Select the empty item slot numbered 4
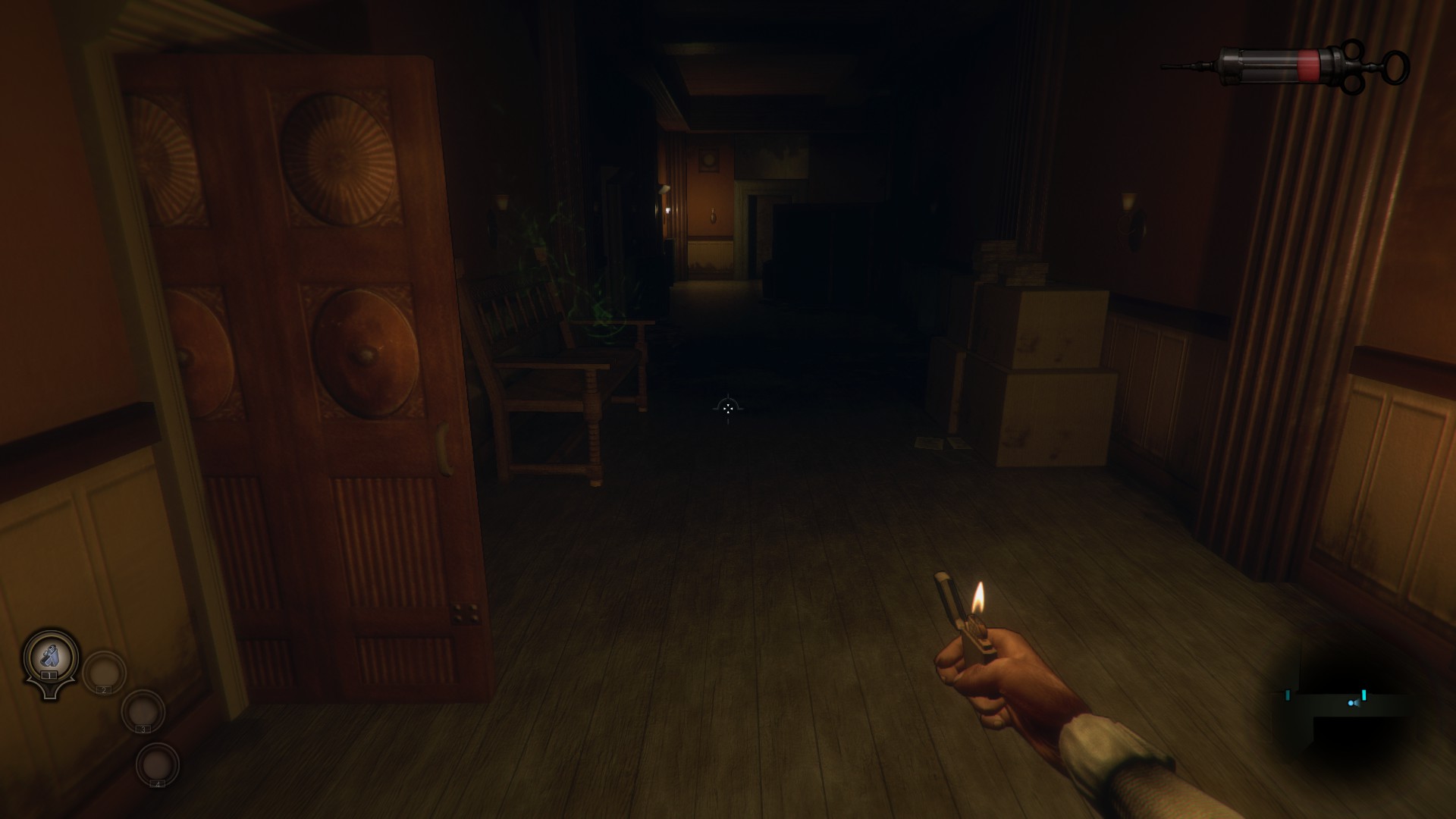Screen dimensions: 1456x819 coord(158,764)
